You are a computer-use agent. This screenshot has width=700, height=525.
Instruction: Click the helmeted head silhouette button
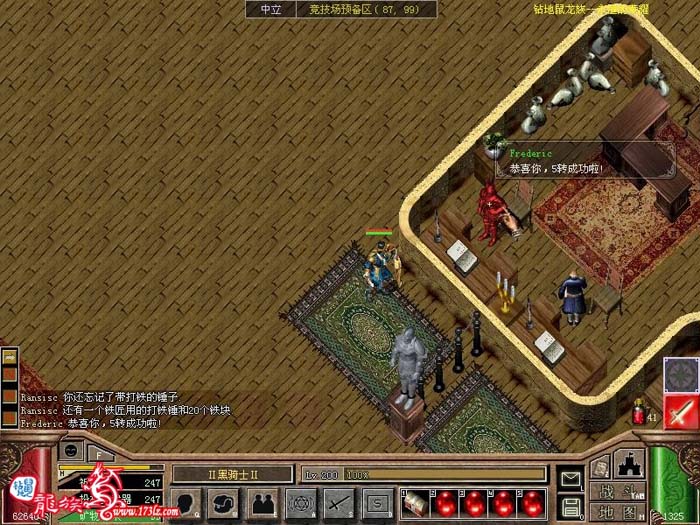pyautogui.click(x=226, y=502)
